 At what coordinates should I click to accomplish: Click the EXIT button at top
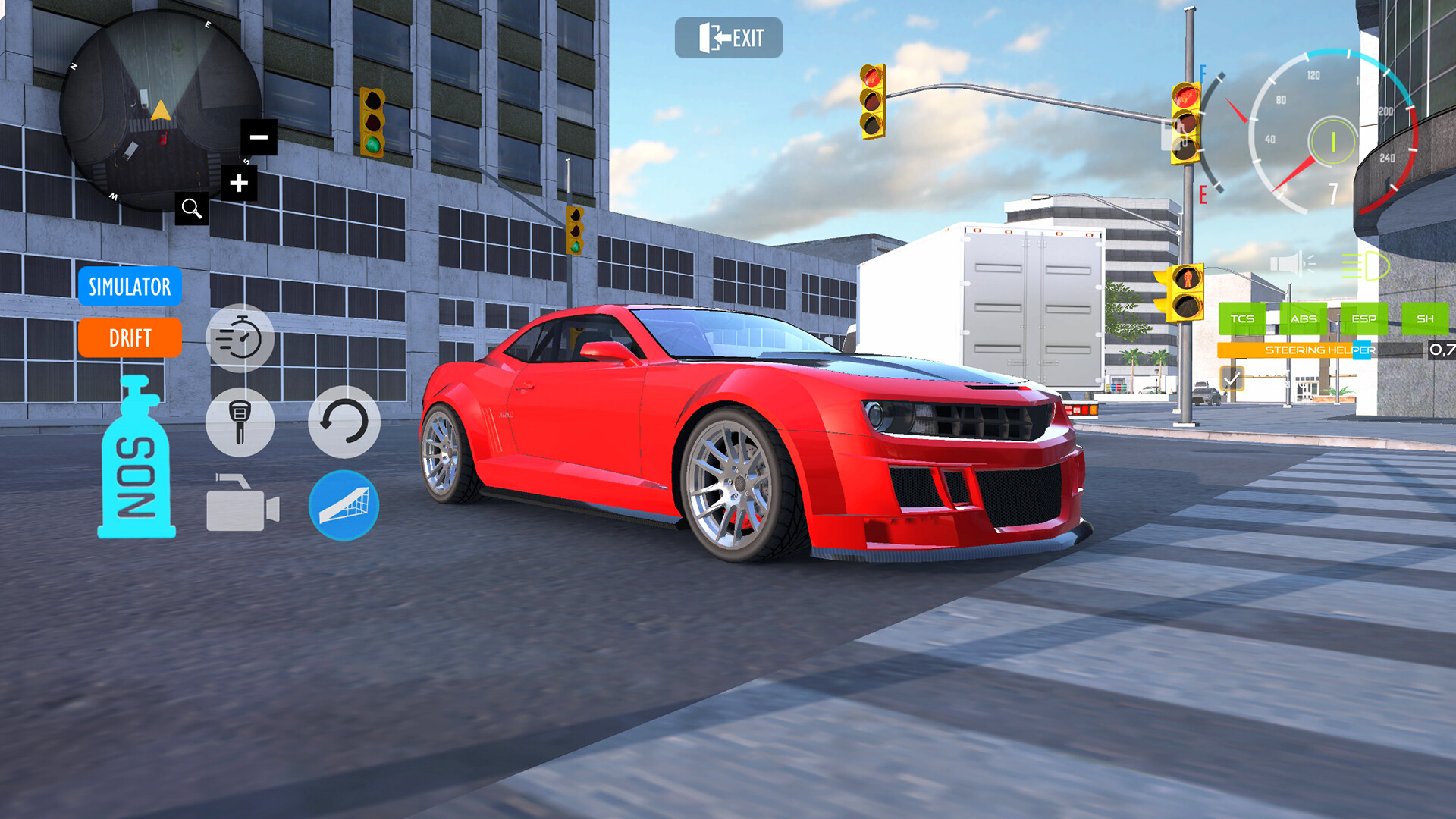729,37
